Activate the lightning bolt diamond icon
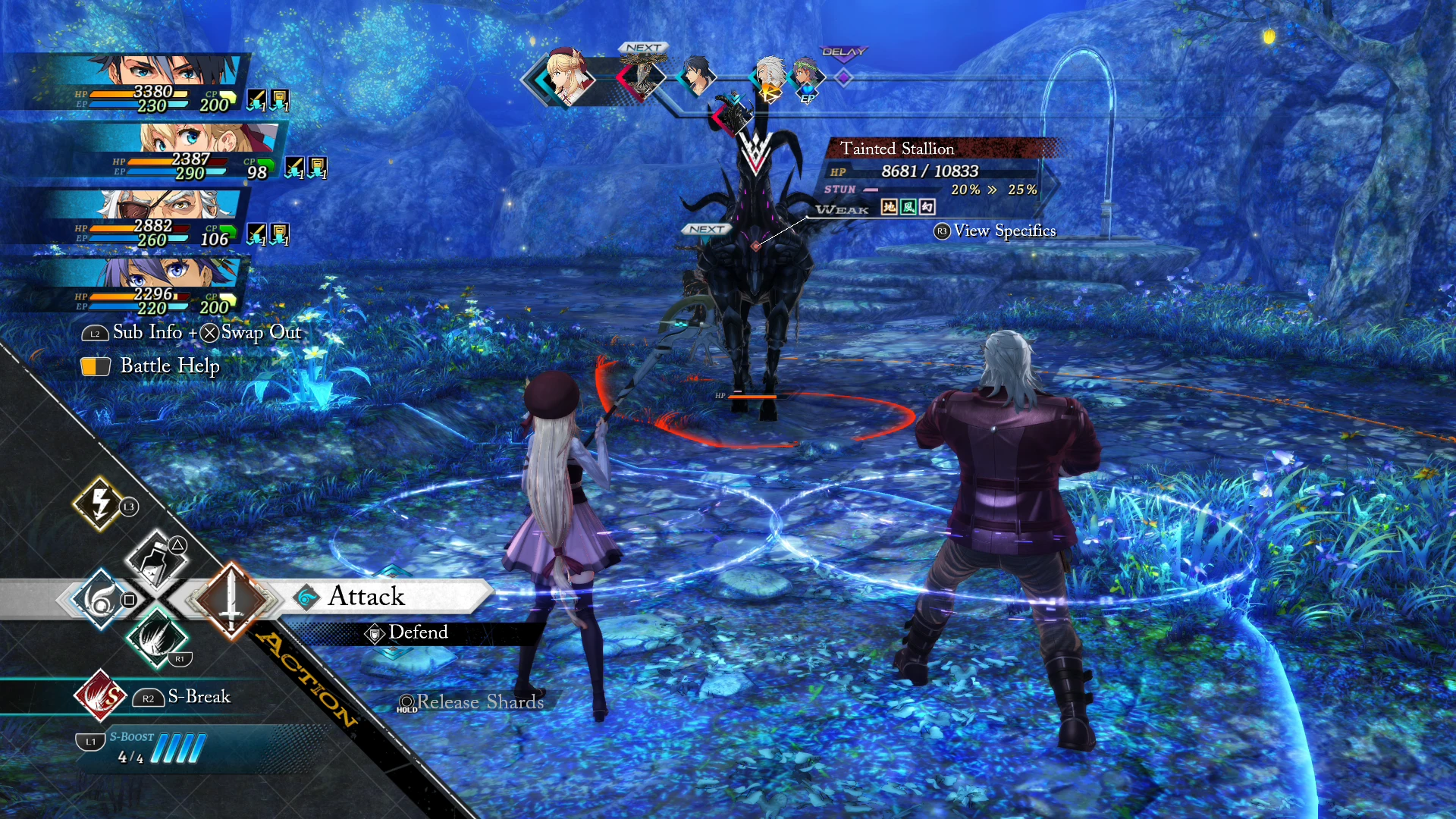Viewport: 1456px width, 819px height. (100, 503)
